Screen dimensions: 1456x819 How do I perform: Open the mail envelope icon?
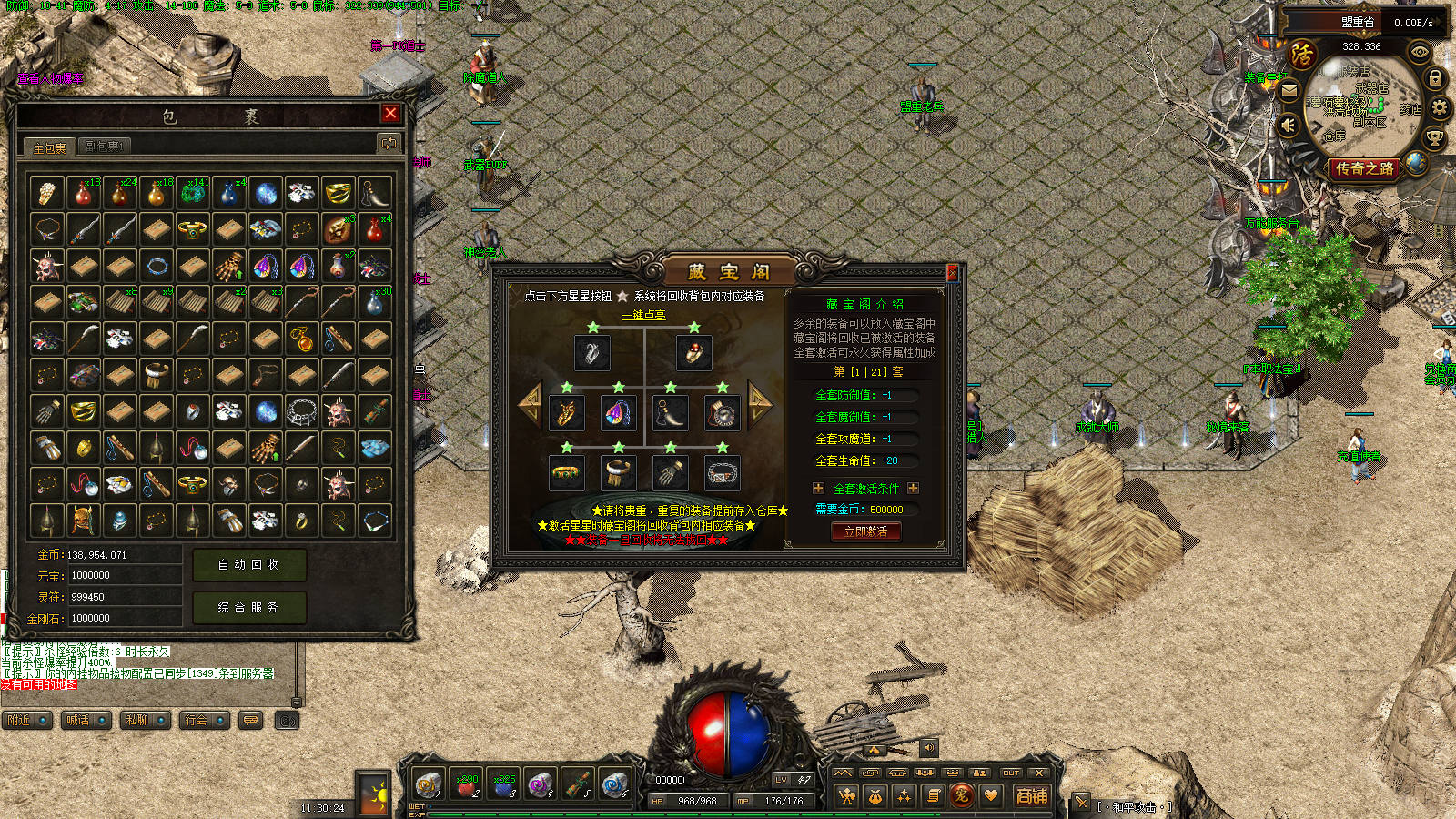1289,90
